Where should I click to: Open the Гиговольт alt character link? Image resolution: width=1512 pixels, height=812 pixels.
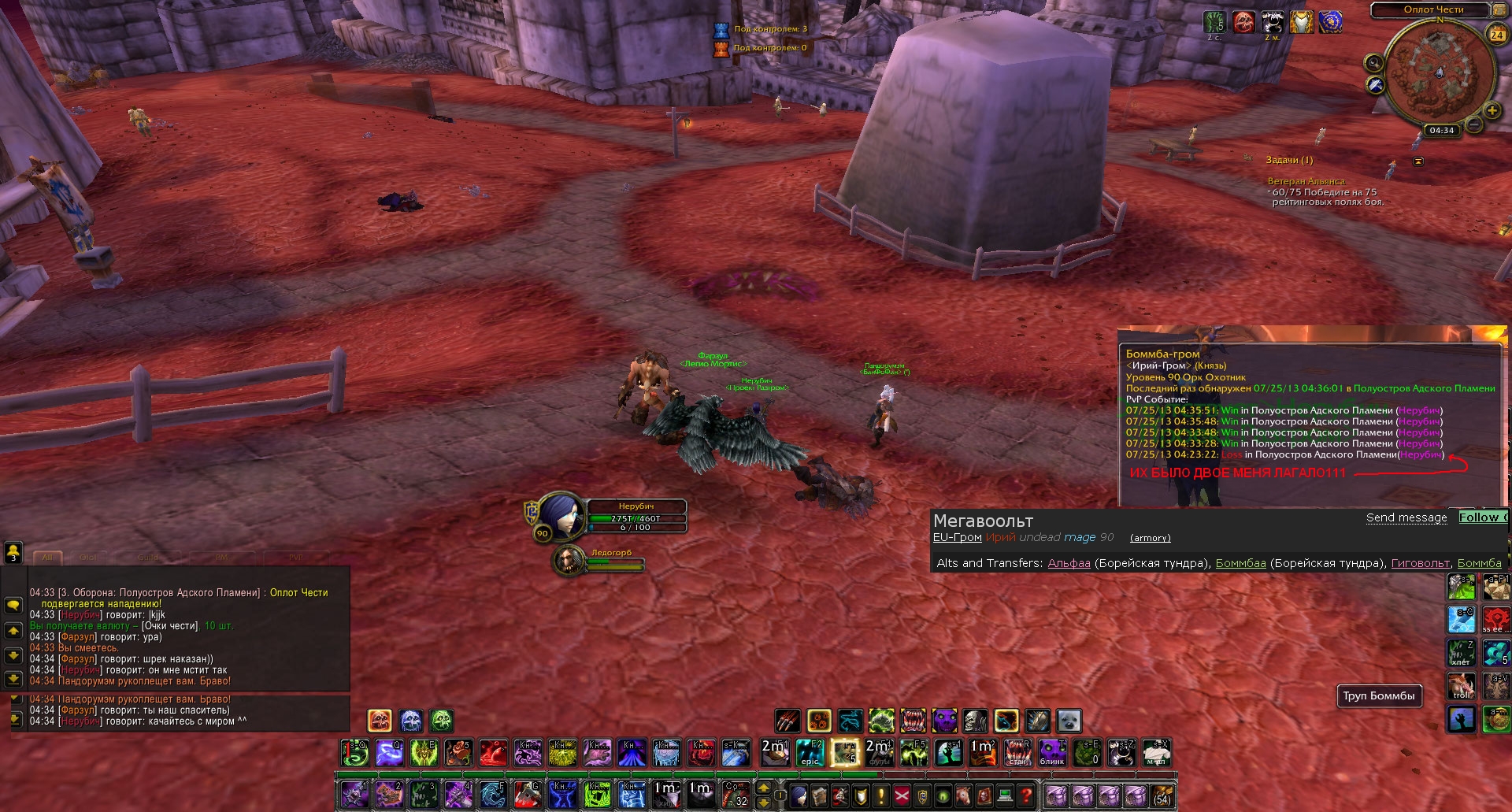(x=1420, y=563)
